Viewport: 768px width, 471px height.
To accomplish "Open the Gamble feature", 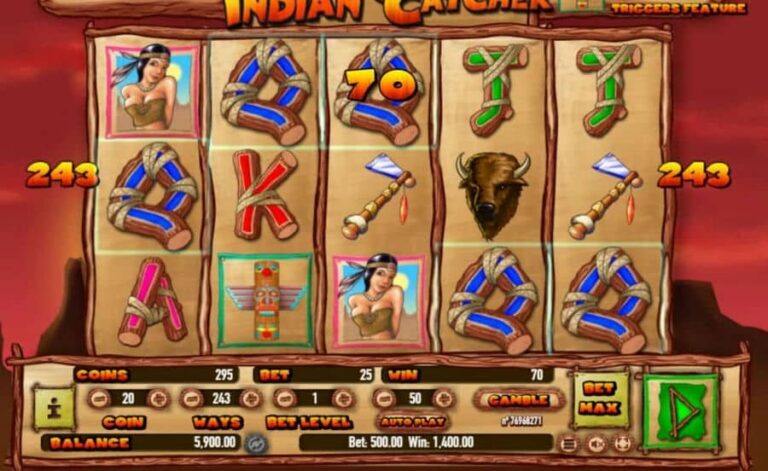I will [511, 399].
